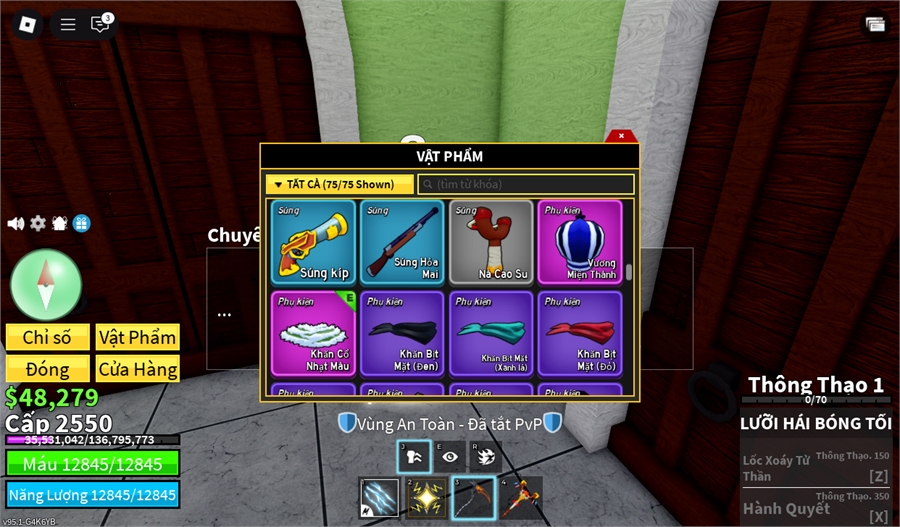Click the Vật Phẩm button beside Chỉ số
This screenshot has width=900, height=527.
(137, 337)
